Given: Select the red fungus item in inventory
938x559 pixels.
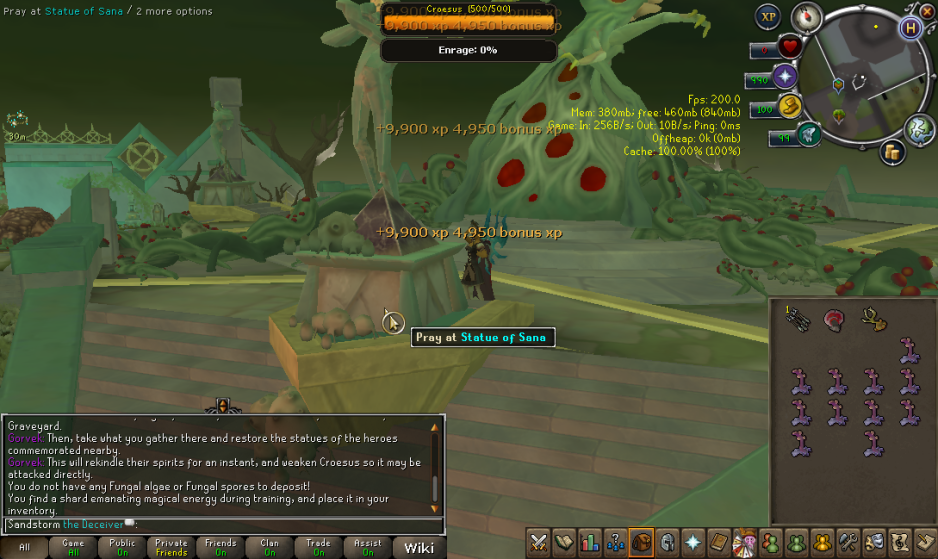Looking at the screenshot, I should point(834,319).
